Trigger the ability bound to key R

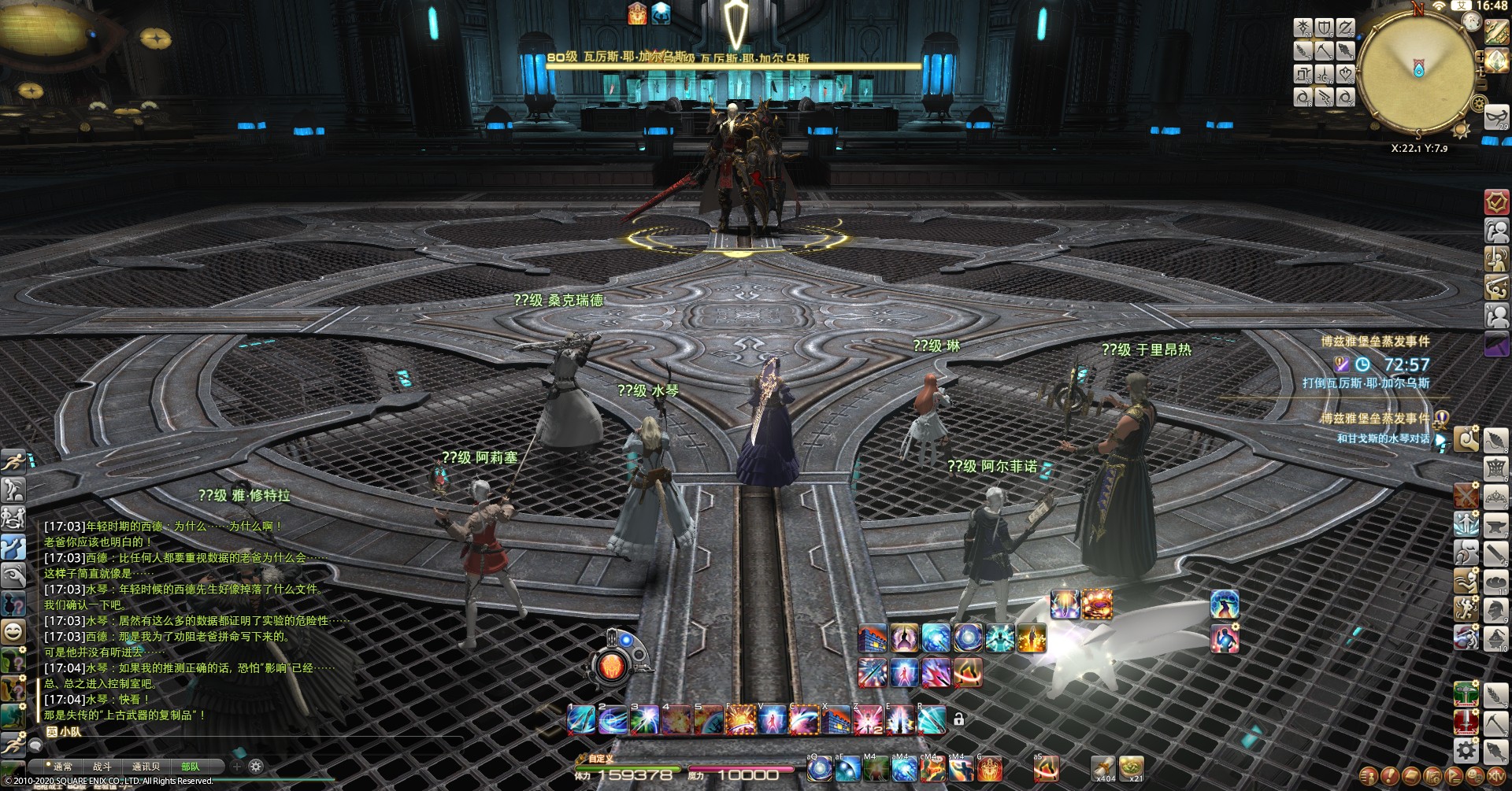931,720
